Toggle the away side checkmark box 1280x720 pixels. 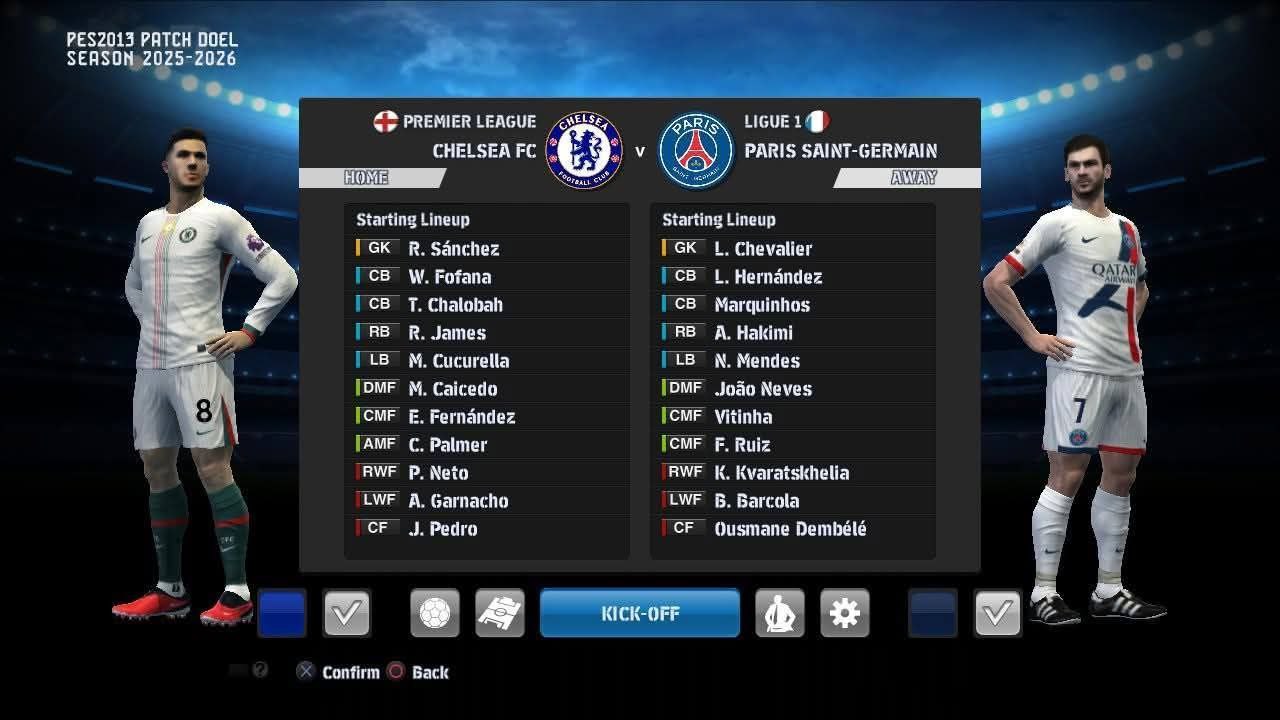pos(997,613)
